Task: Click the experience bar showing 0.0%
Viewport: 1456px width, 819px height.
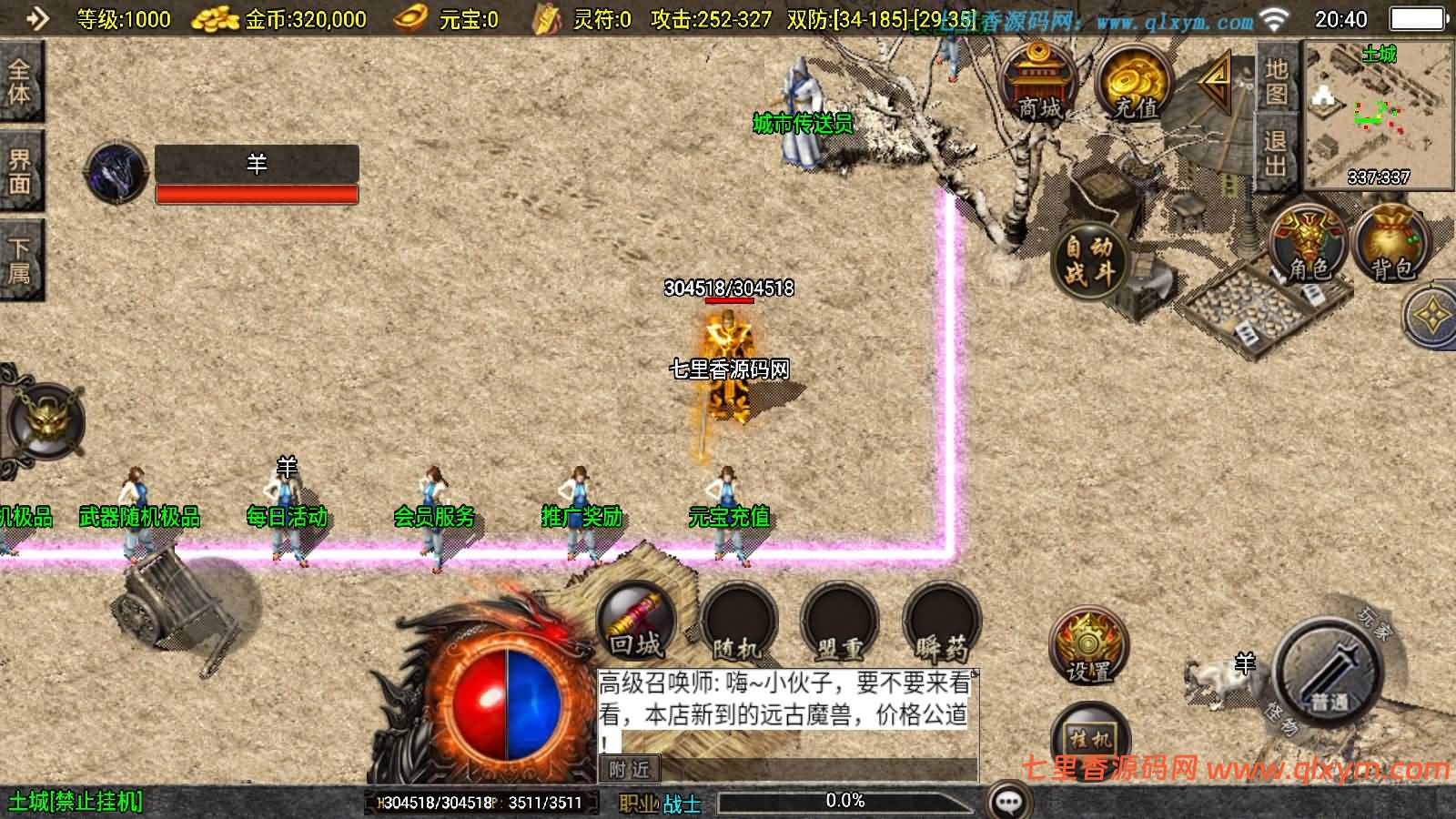Action: tap(844, 801)
